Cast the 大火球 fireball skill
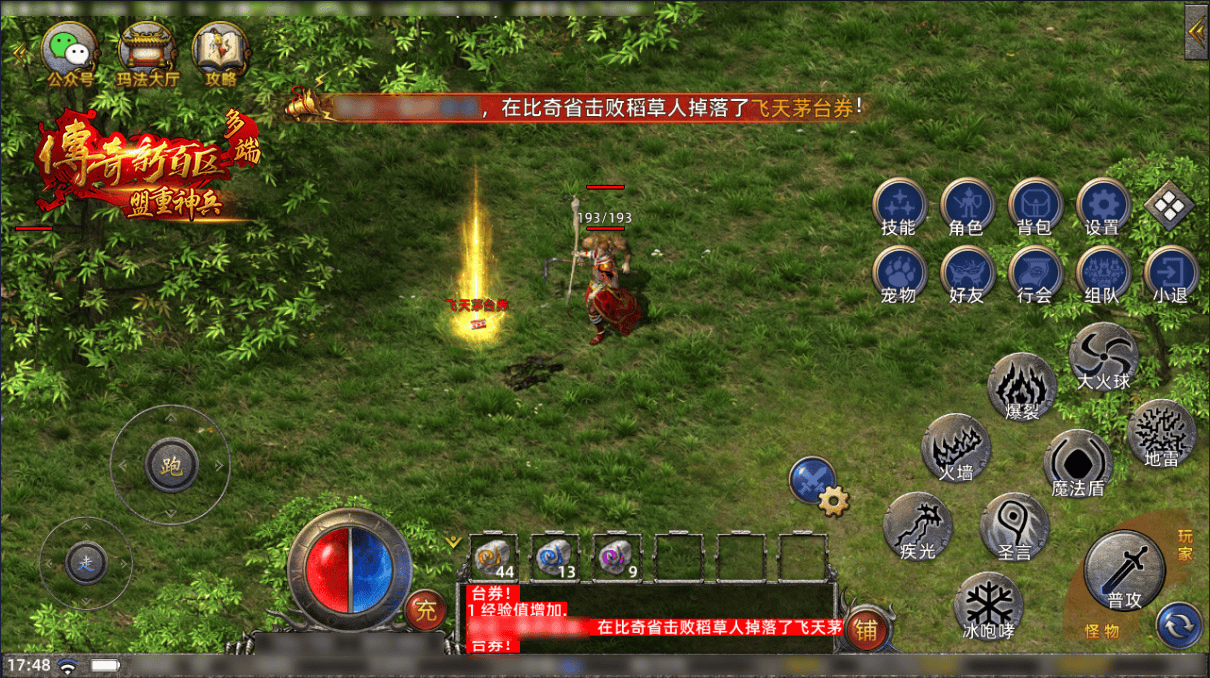Viewport: 1210px width, 678px height. 1103,356
